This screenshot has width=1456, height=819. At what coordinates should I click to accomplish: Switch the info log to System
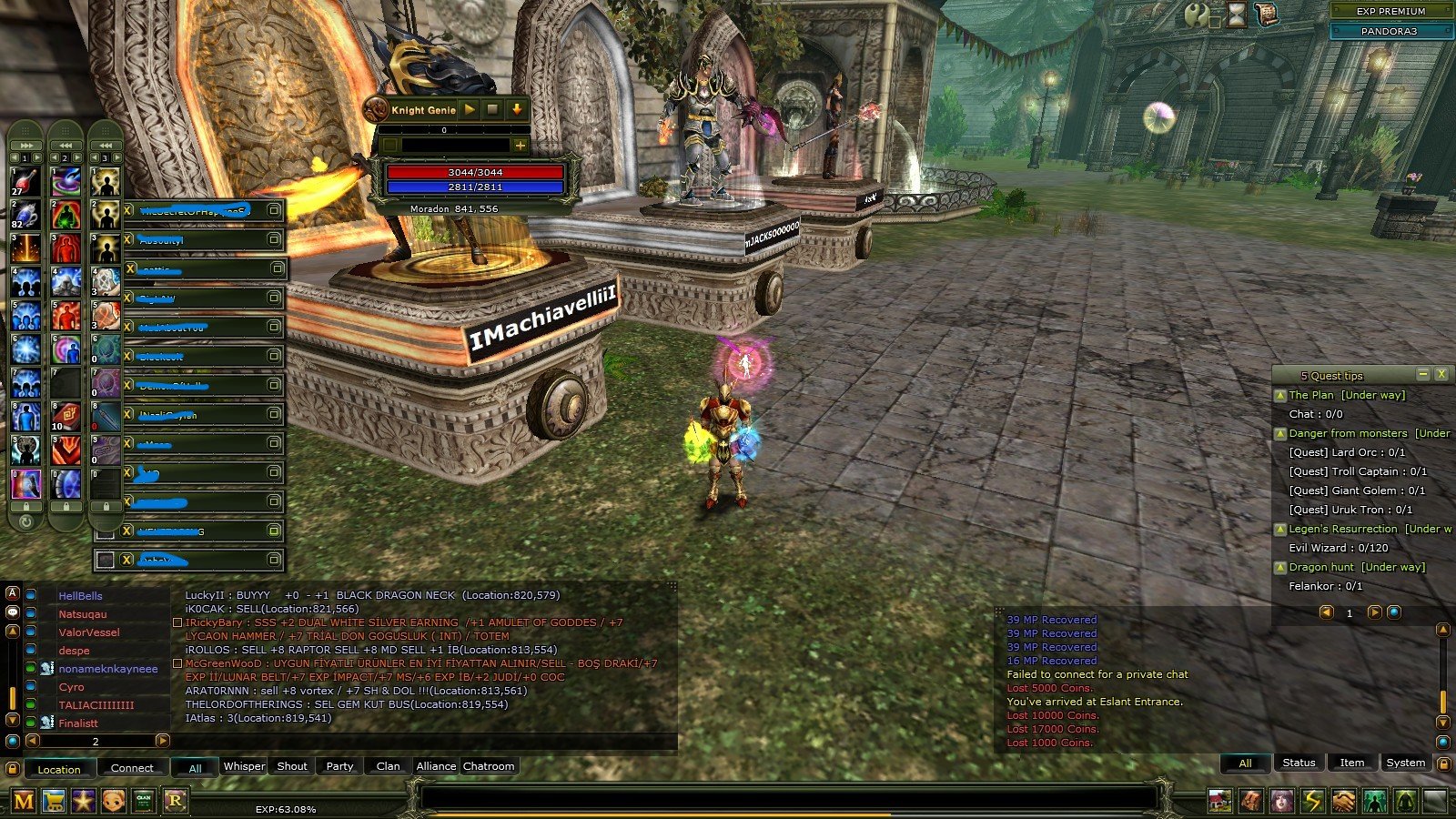coord(1405,763)
